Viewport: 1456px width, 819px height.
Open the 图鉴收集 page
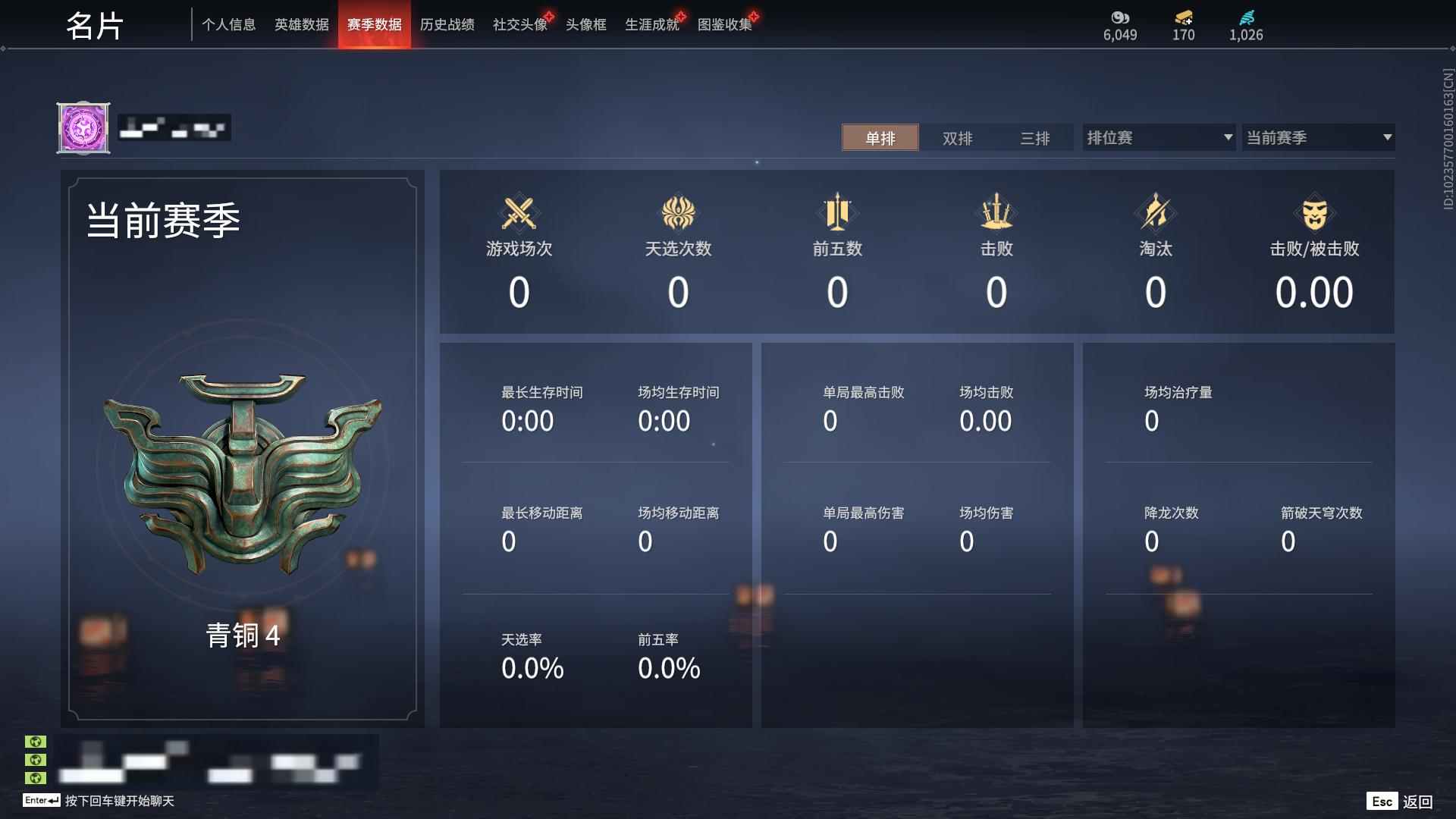point(724,24)
